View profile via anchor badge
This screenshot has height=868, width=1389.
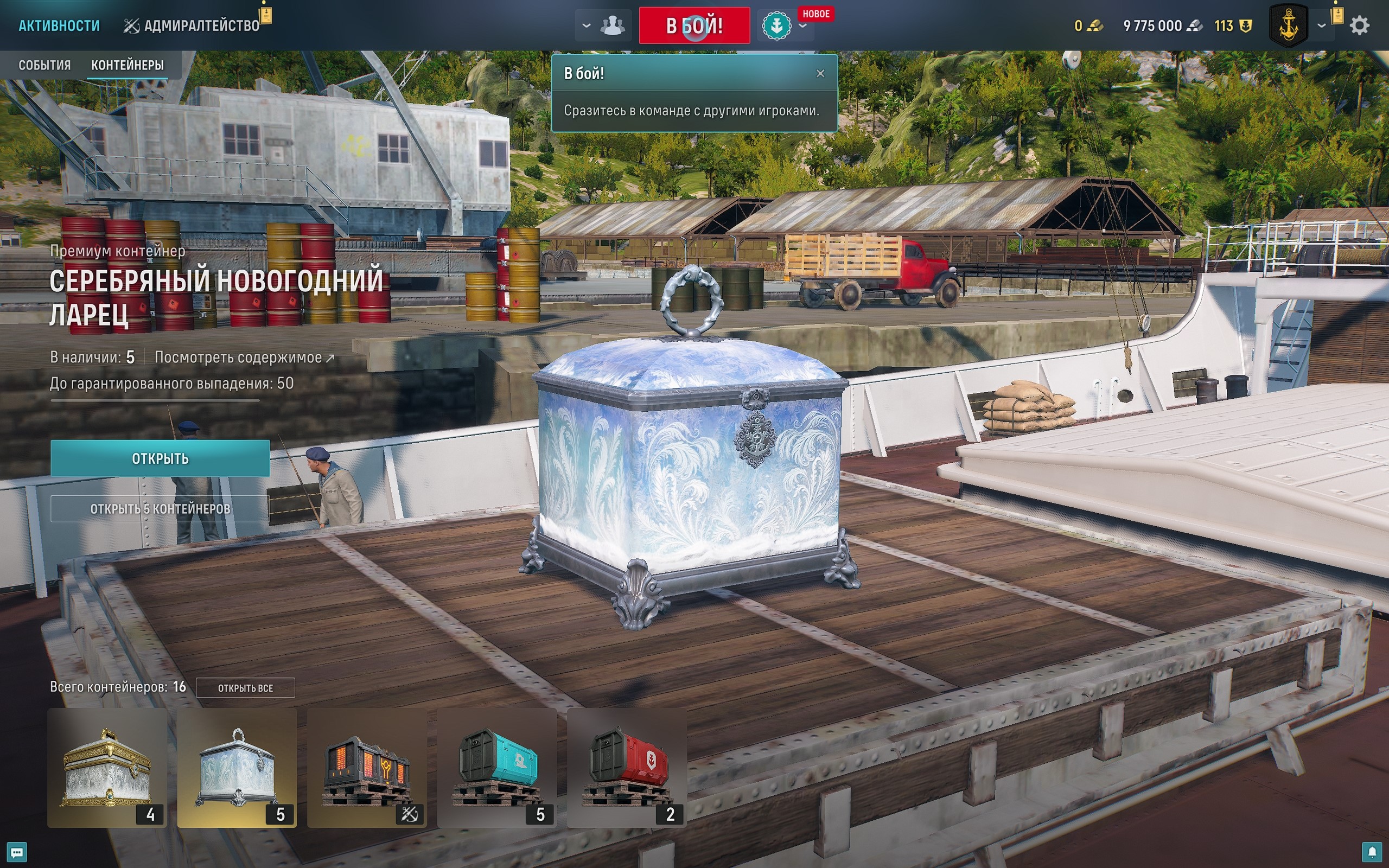click(x=1289, y=26)
